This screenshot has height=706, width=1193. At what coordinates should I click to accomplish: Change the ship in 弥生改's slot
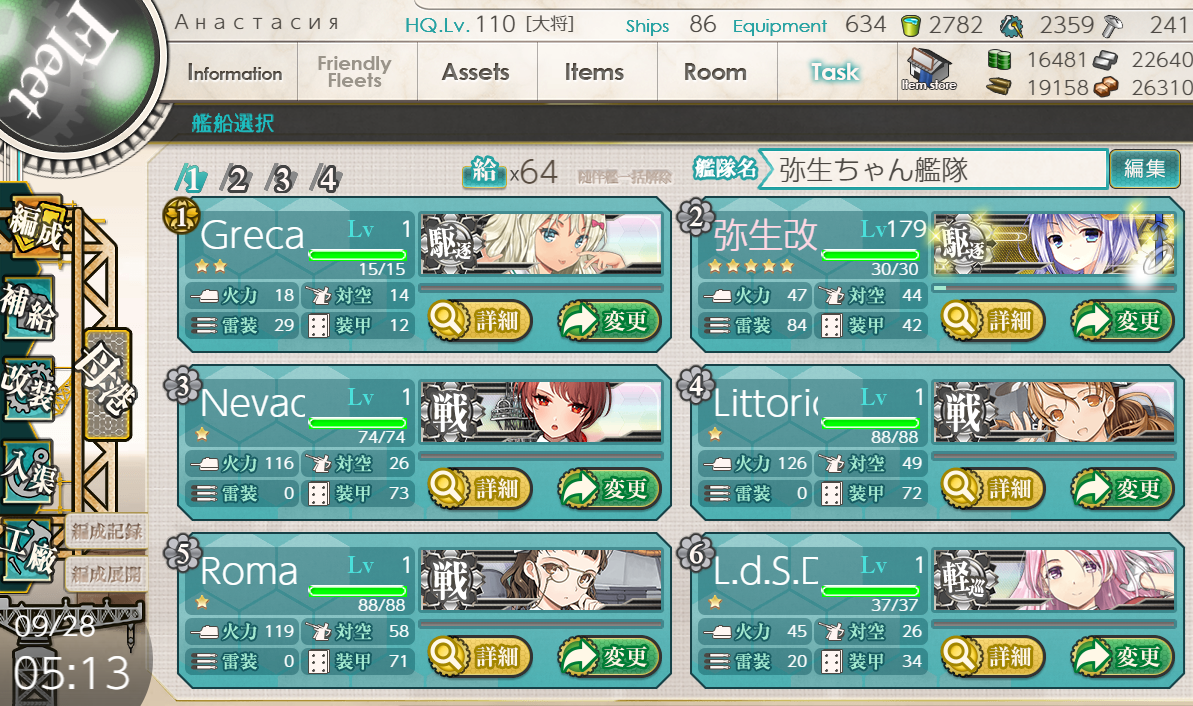click(1122, 321)
